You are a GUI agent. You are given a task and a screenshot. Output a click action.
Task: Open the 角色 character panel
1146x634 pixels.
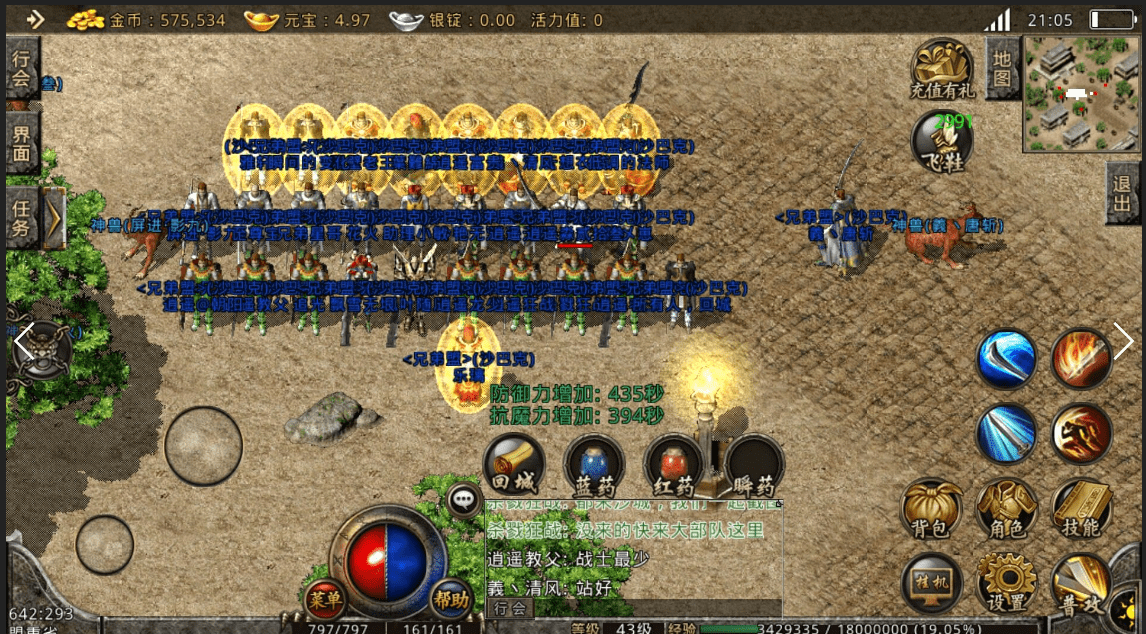point(1006,509)
